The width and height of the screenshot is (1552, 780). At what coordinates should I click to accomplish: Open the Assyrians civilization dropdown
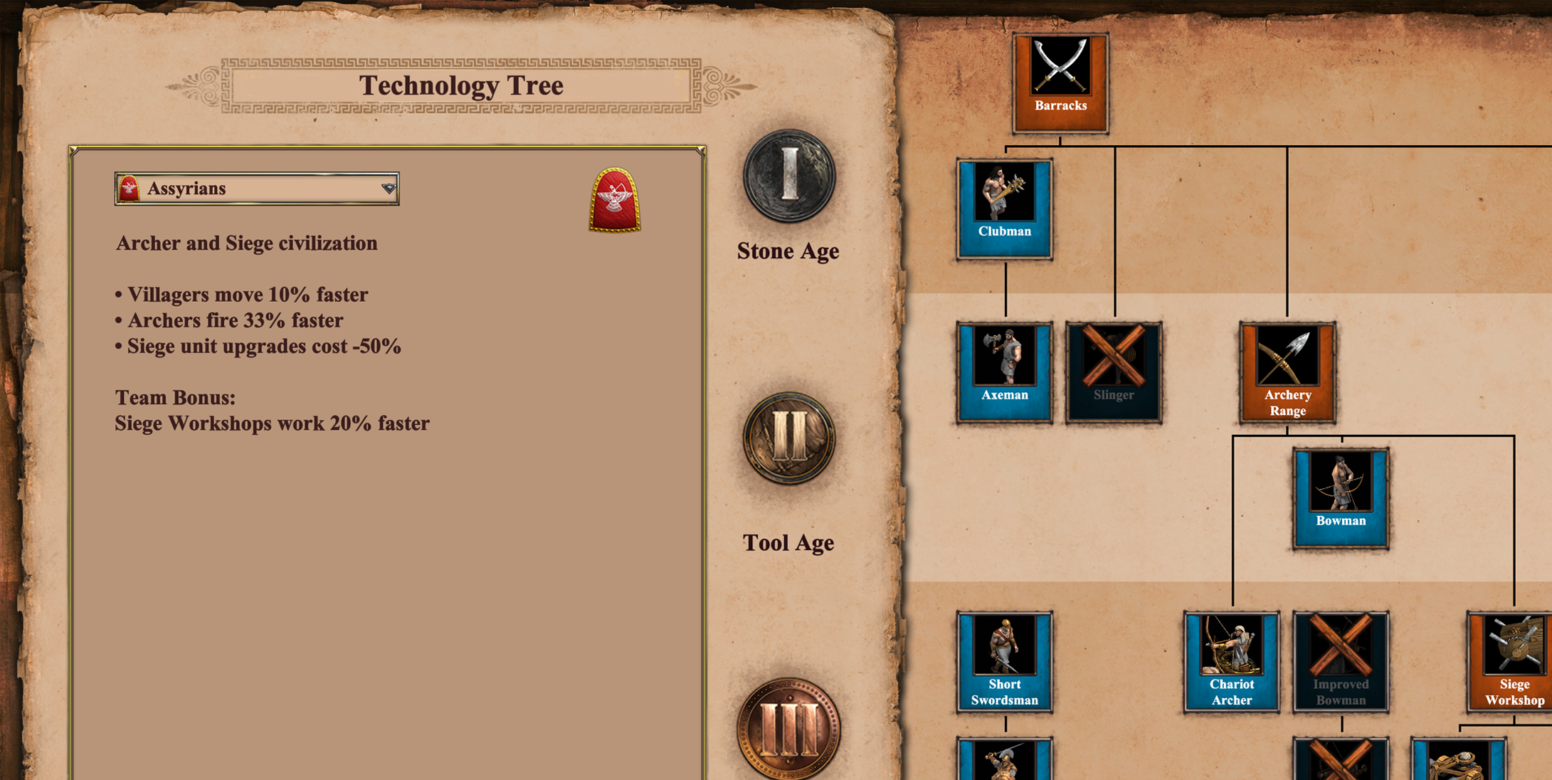256,188
